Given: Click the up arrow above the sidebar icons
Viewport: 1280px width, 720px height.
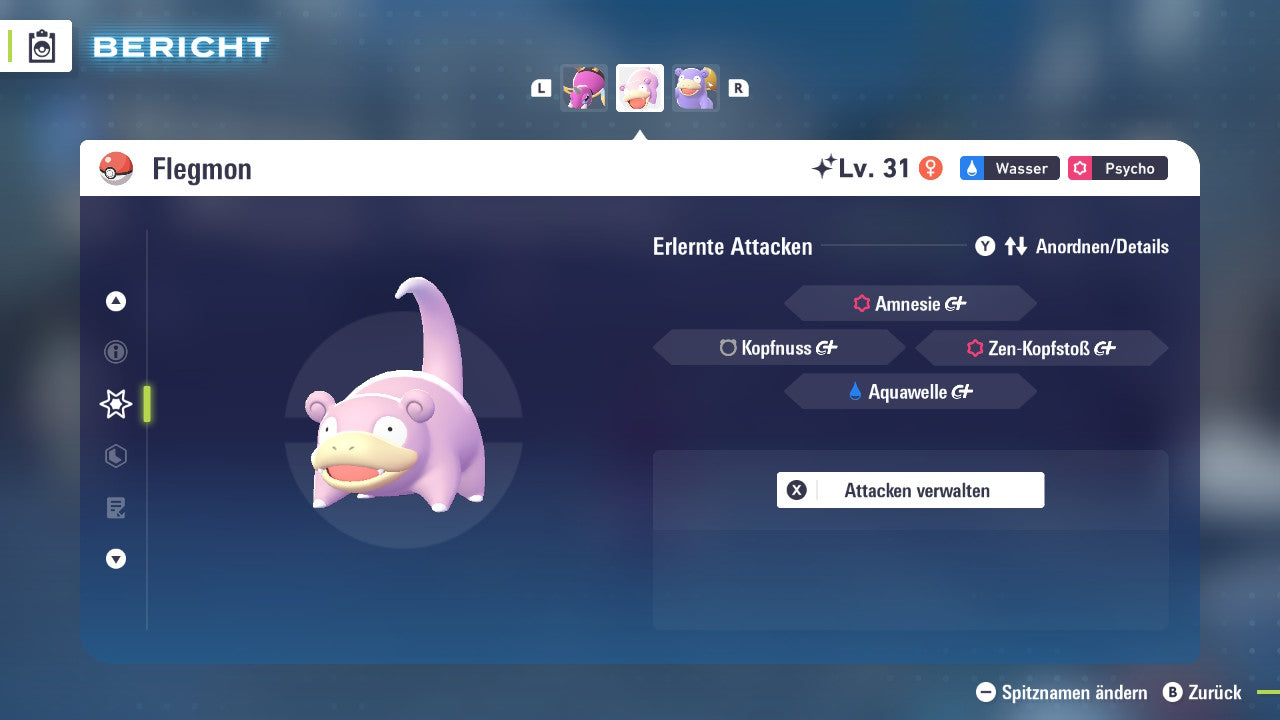Looking at the screenshot, I should [x=115, y=301].
